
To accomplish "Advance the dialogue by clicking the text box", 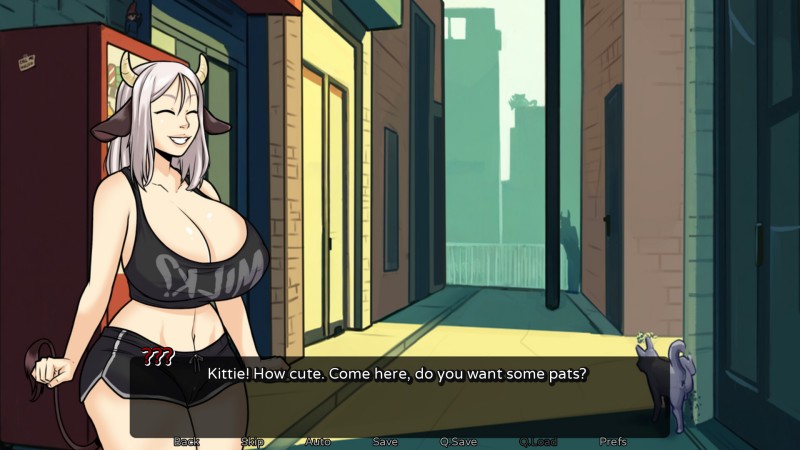I will tap(400, 395).
